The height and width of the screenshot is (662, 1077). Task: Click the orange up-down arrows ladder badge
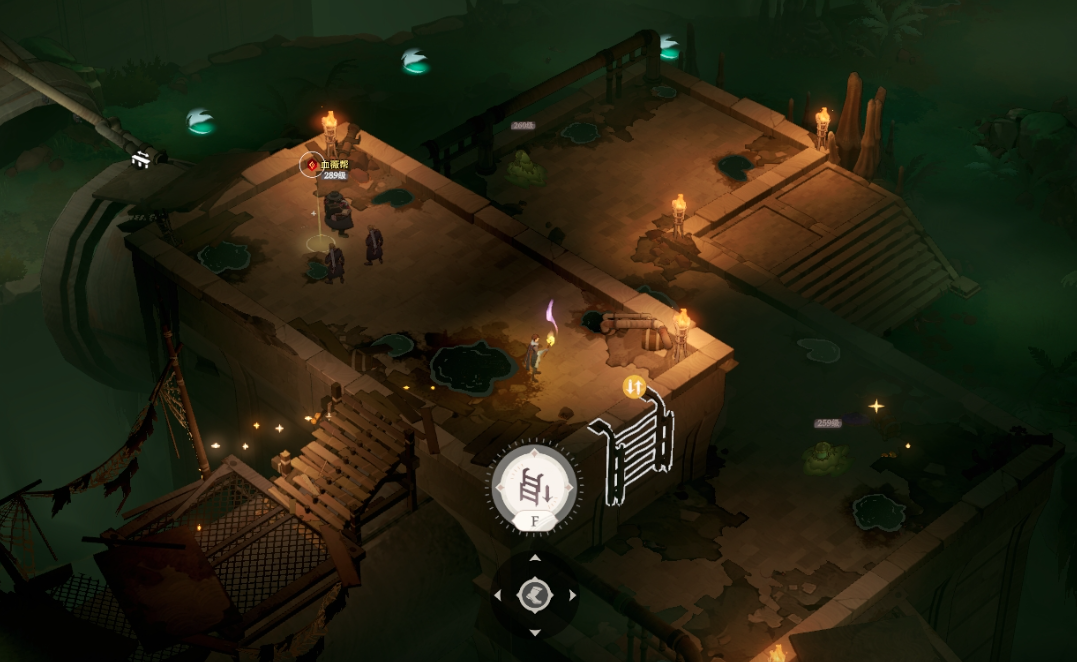pos(633,386)
